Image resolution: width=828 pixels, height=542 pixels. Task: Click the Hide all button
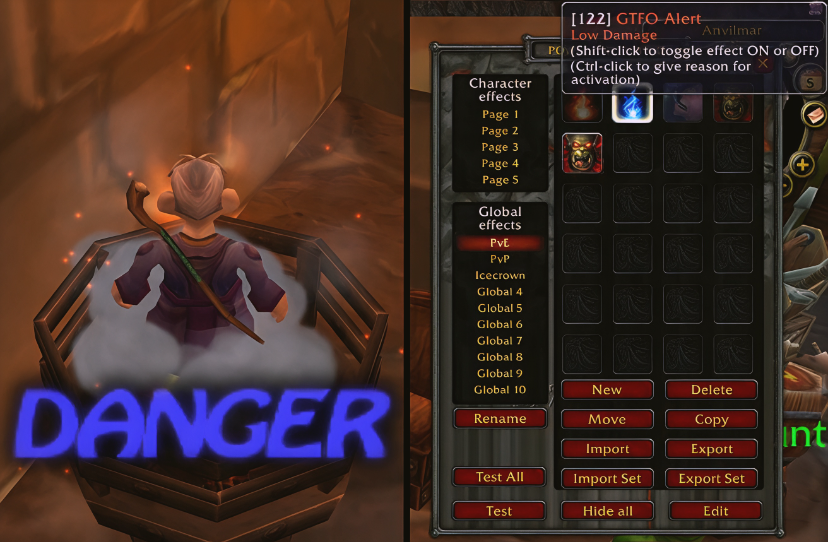pos(607,511)
